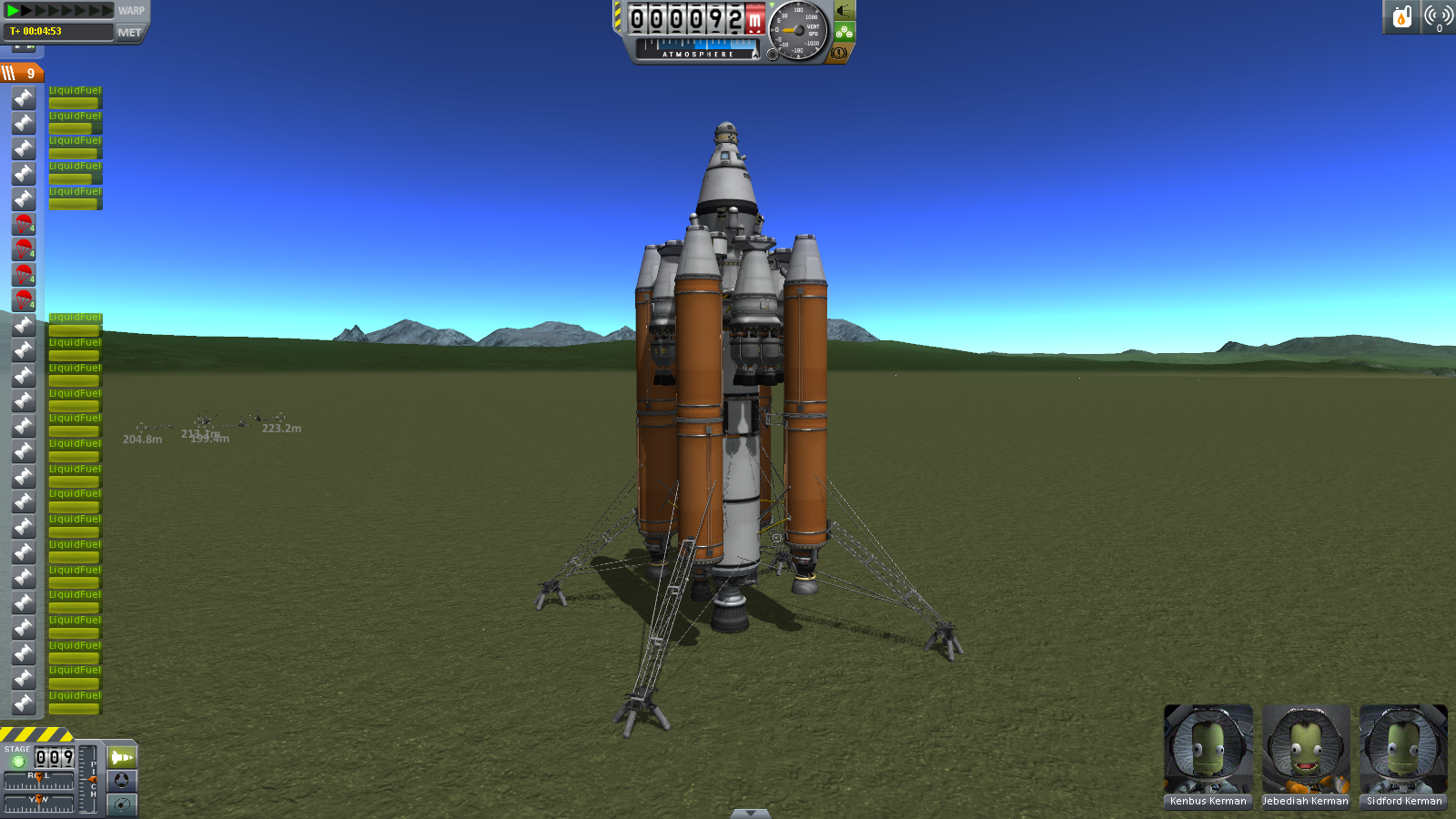Viewport: 1456px width, 819px height.
Task: Select the green time warp arrow
Action: click(x=11, y=10)
